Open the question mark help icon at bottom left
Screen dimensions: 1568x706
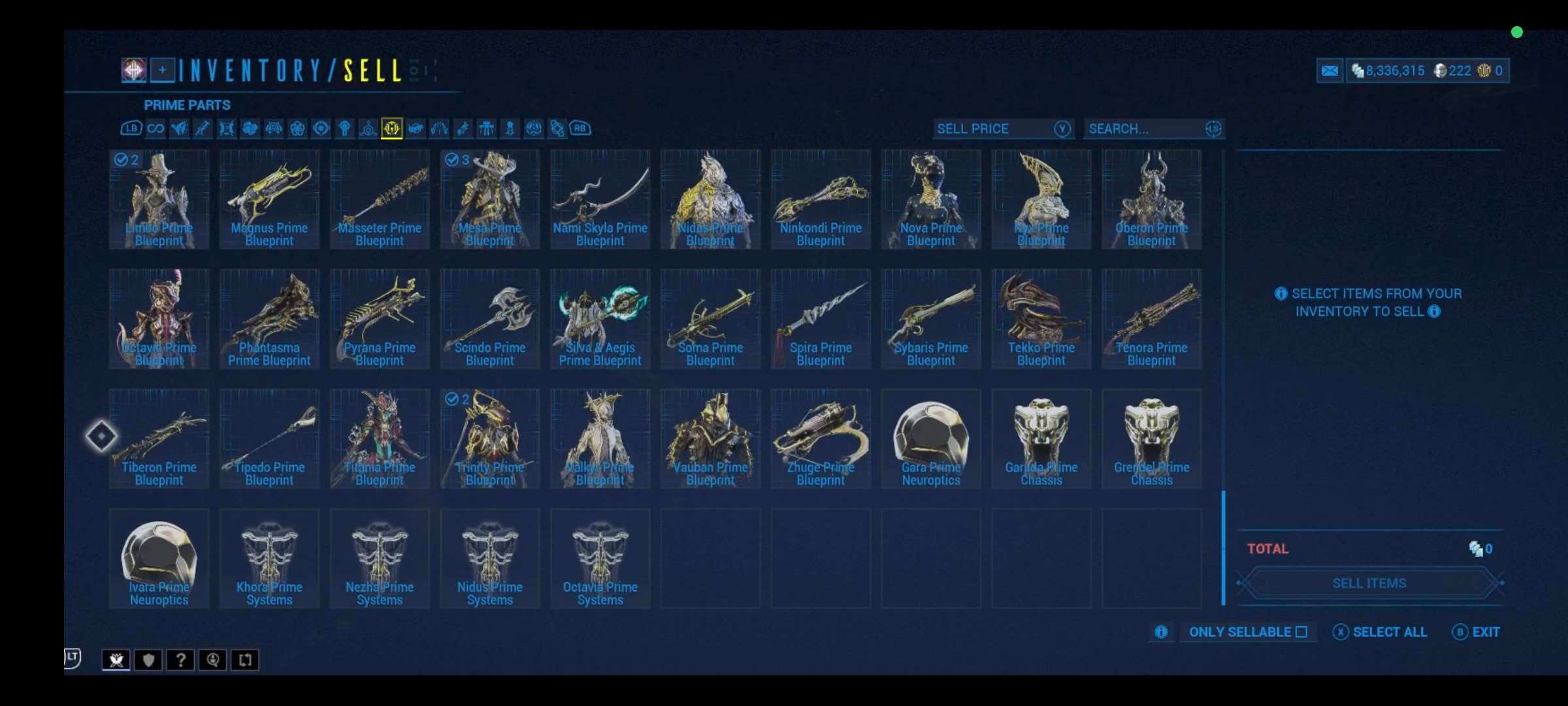click(180, 660)
